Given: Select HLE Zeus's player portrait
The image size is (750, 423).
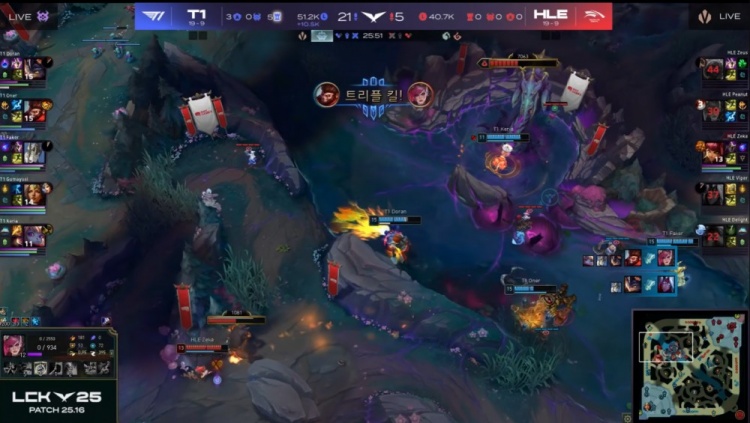Looking at the screenshot, I should point(713,69).
